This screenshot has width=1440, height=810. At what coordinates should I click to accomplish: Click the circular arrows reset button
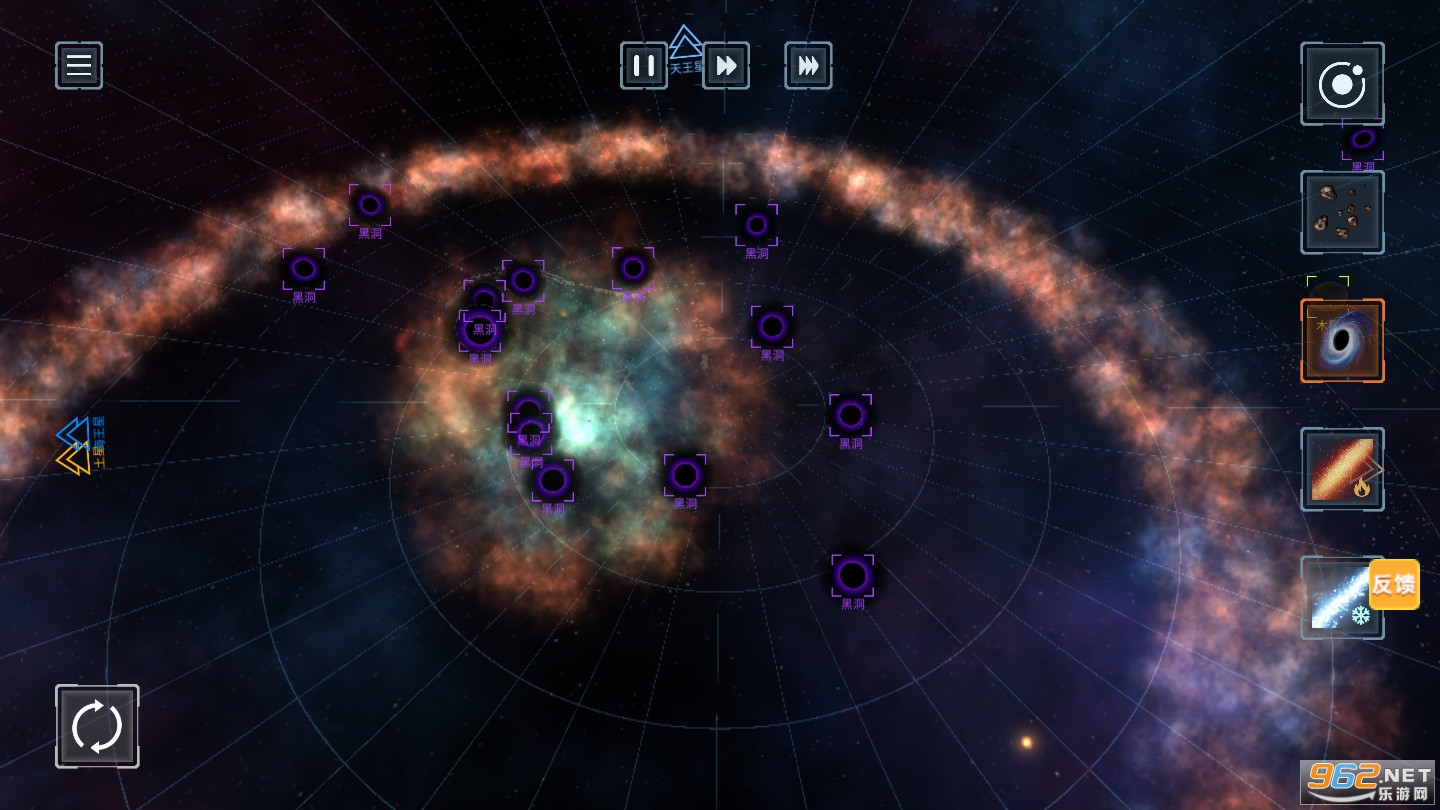(x=97, y=726)
